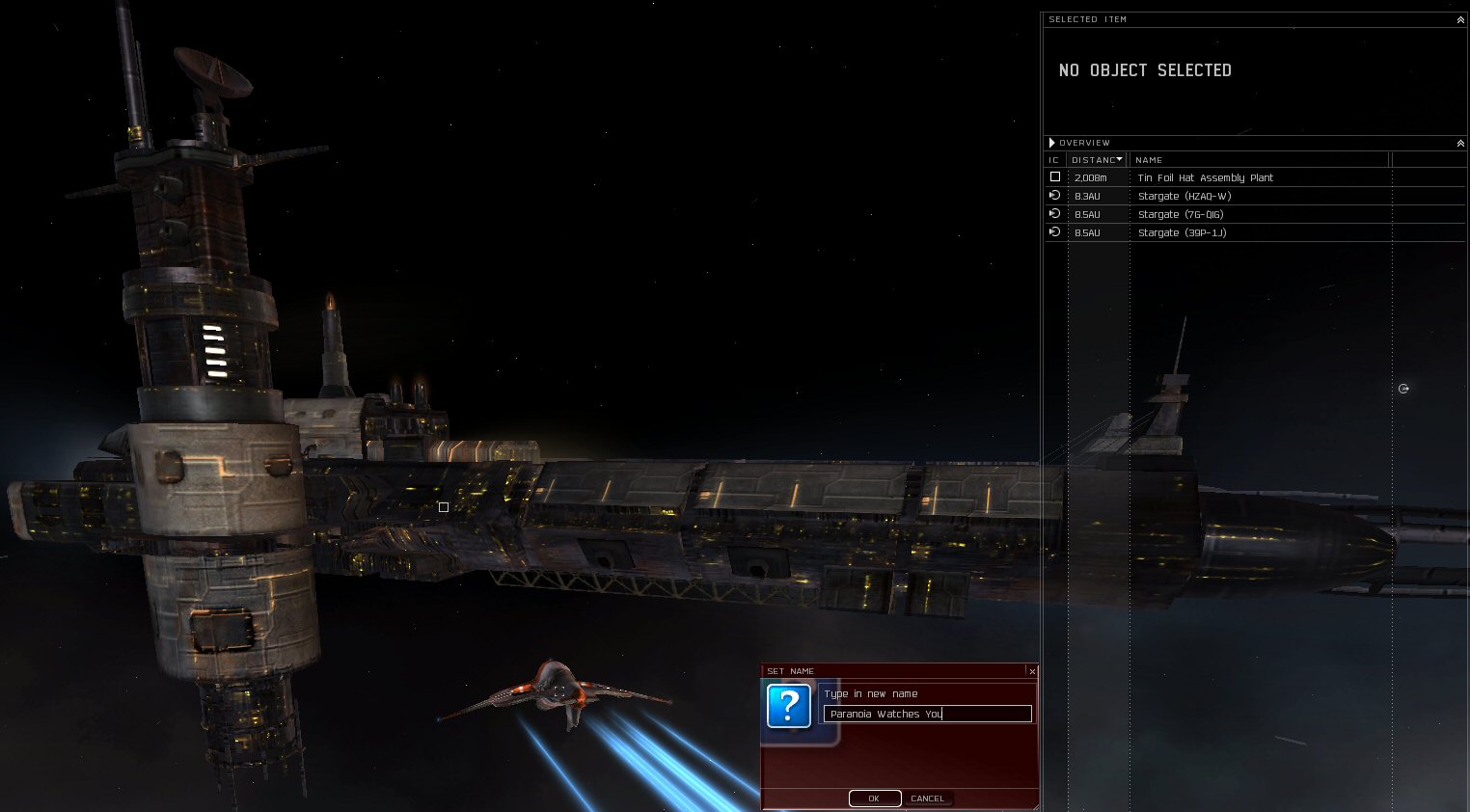Viewport: 1470px width, 812px height.
Task: Collapse the Selected Item panel
Action: [1460, 19]
